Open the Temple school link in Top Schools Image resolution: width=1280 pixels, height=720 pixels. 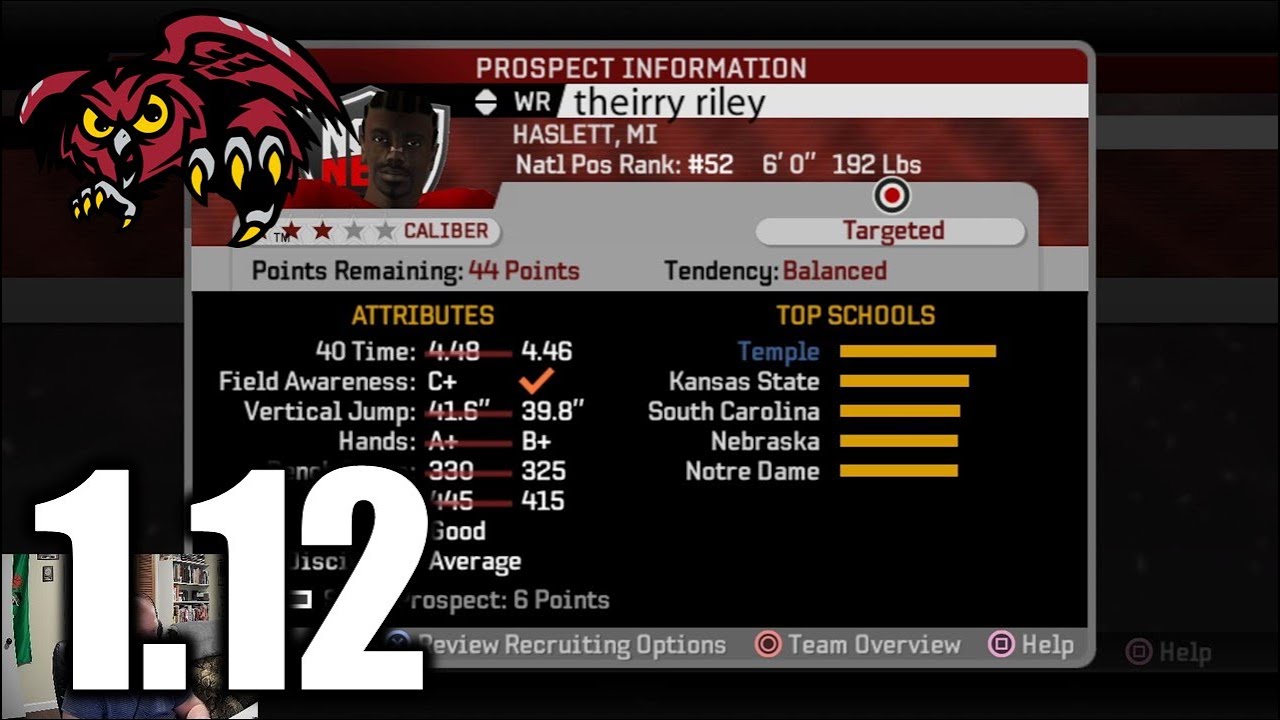[x=780, y=351]
